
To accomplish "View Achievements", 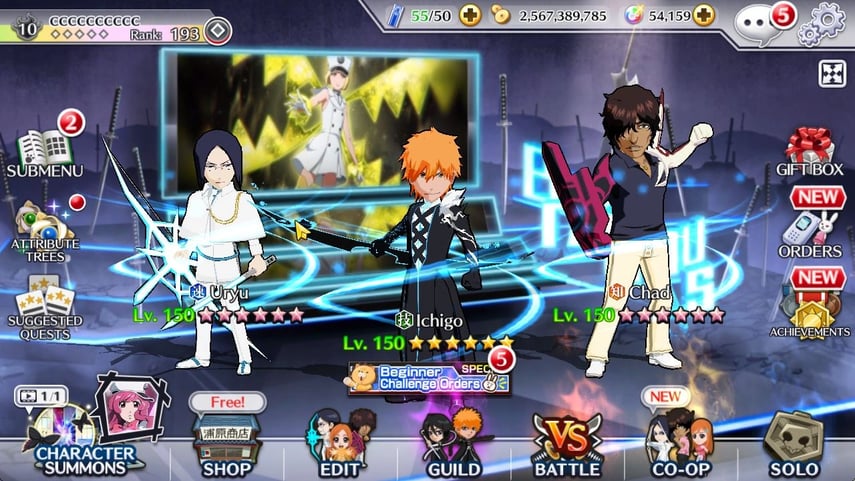I will (x=810, y=308).
